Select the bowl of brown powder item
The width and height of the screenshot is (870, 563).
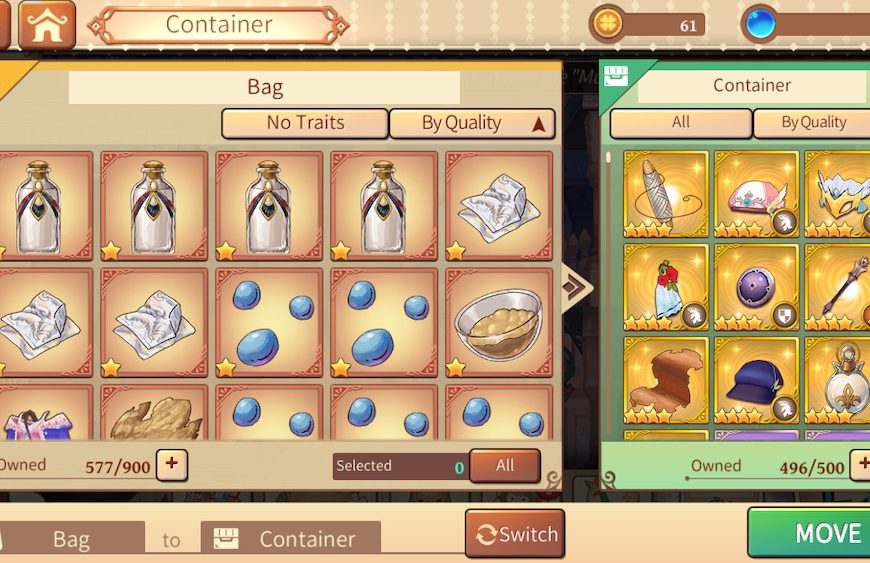point(498,322)
